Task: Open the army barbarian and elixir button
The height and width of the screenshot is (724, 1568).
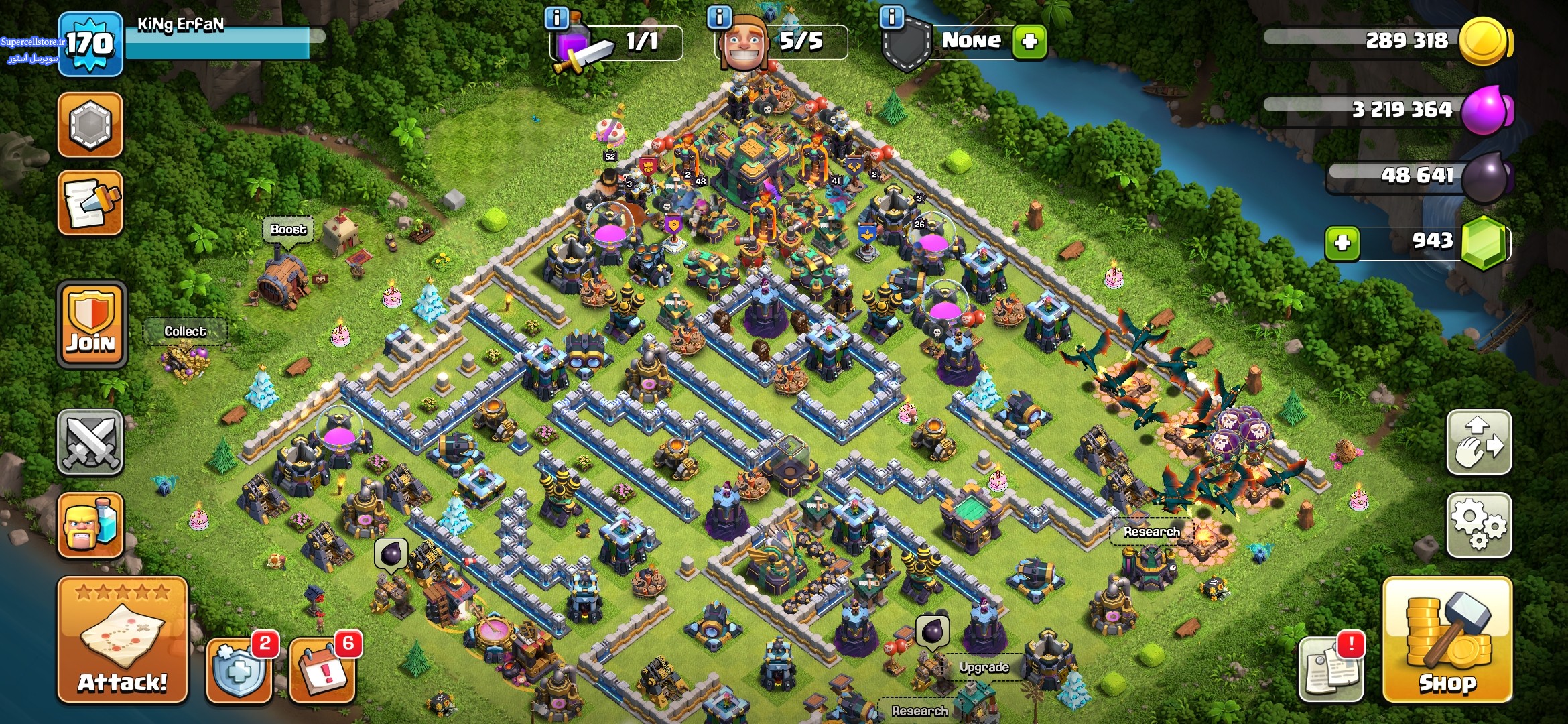Action: (x=90, y=525)
